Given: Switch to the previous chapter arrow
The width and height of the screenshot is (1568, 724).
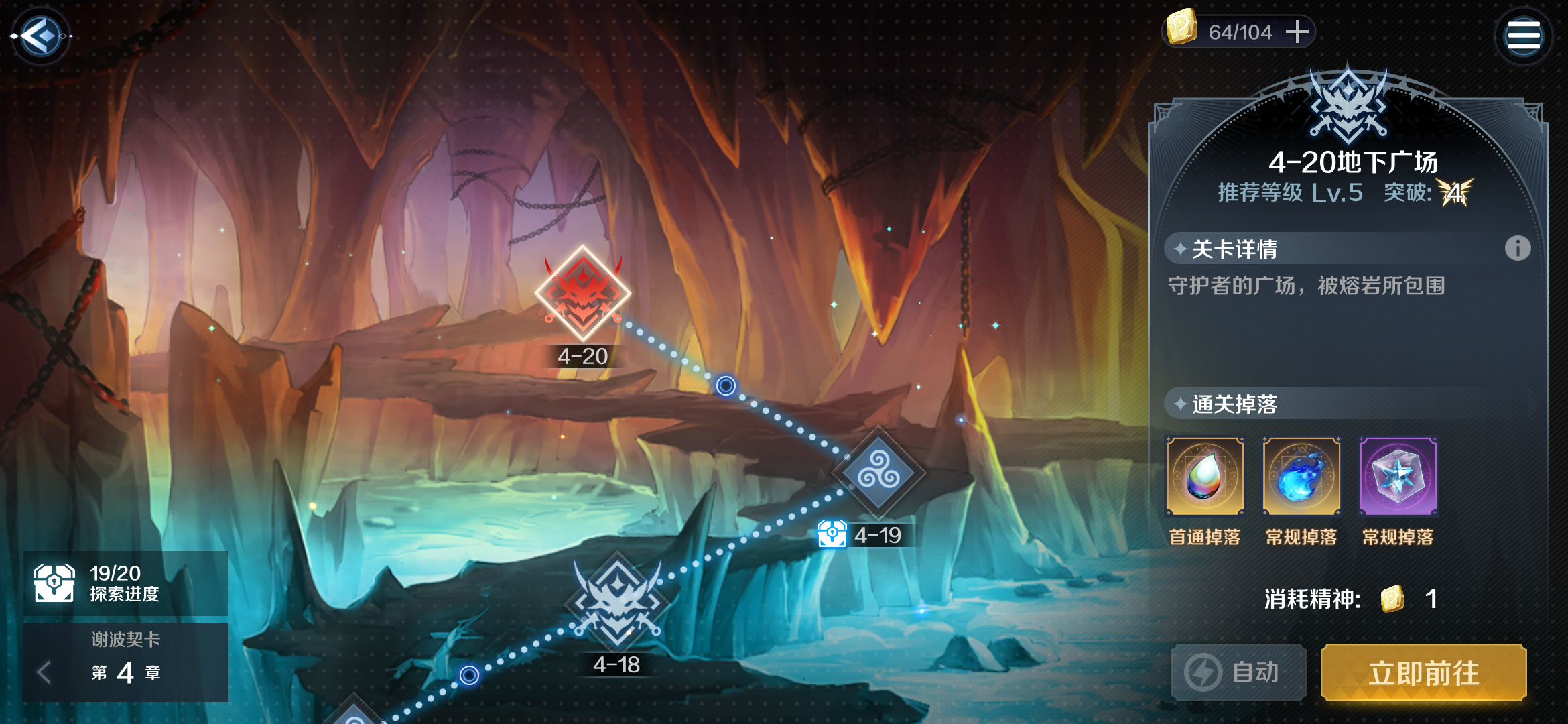Looking at the screenshot, I should (44, 672).
